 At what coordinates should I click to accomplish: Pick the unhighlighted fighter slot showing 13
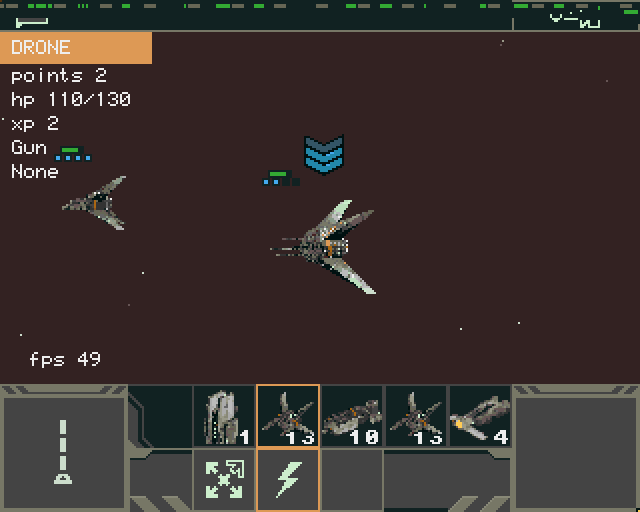(416, 416)
